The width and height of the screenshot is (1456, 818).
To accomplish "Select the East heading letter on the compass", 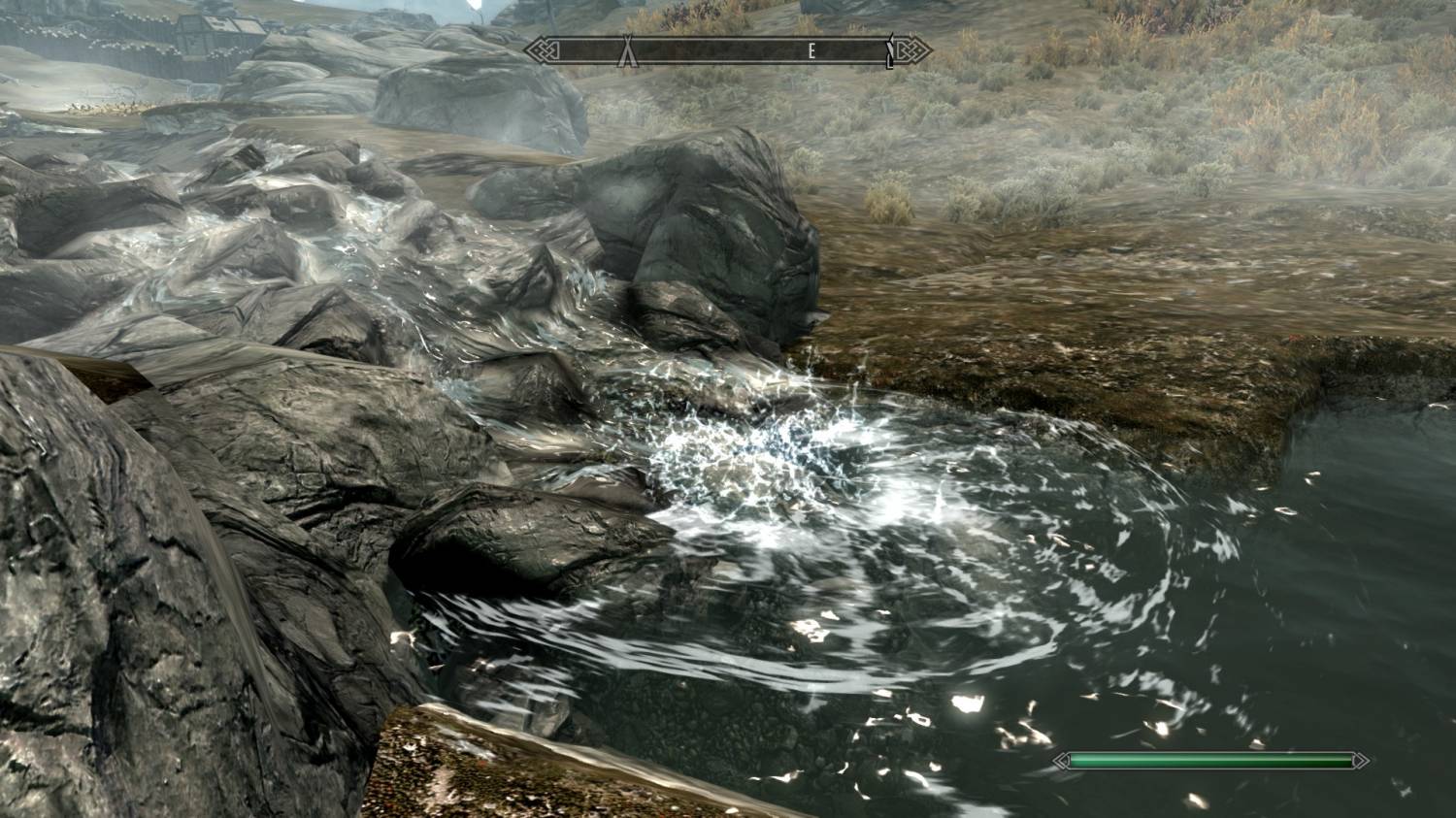I will click(811, 52).
